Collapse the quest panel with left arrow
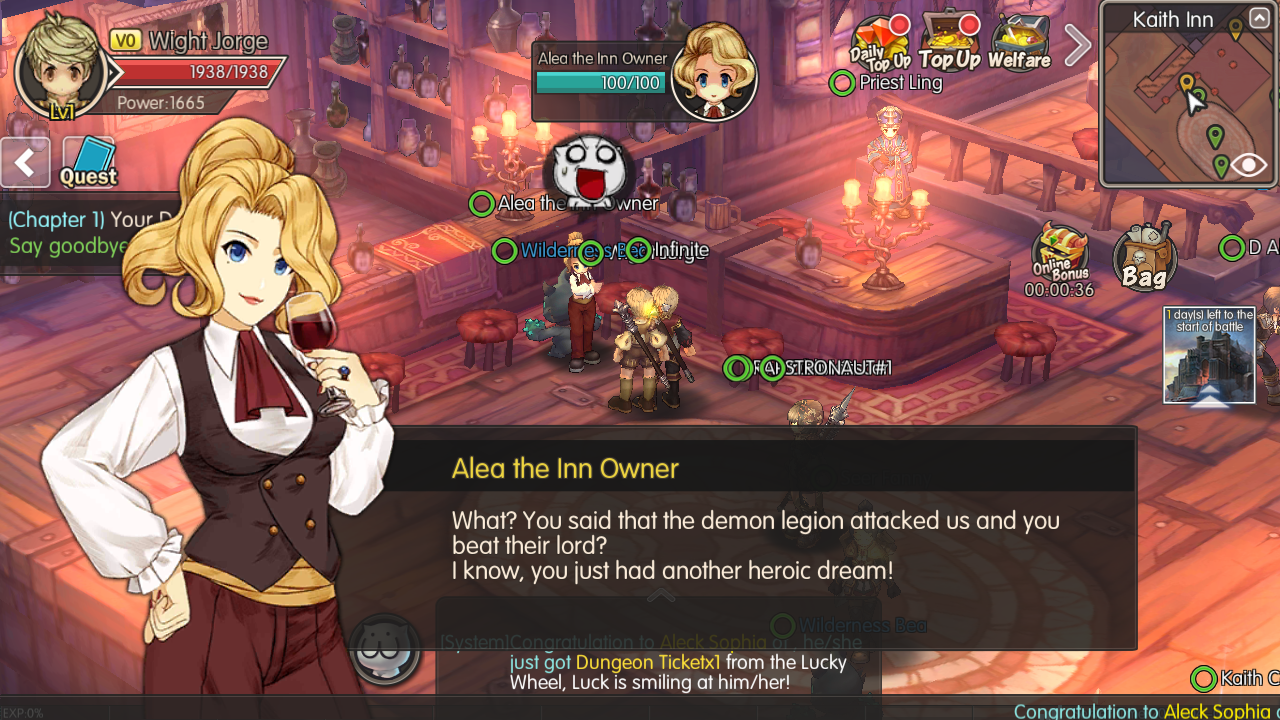1280x720 pixels. 25,162
